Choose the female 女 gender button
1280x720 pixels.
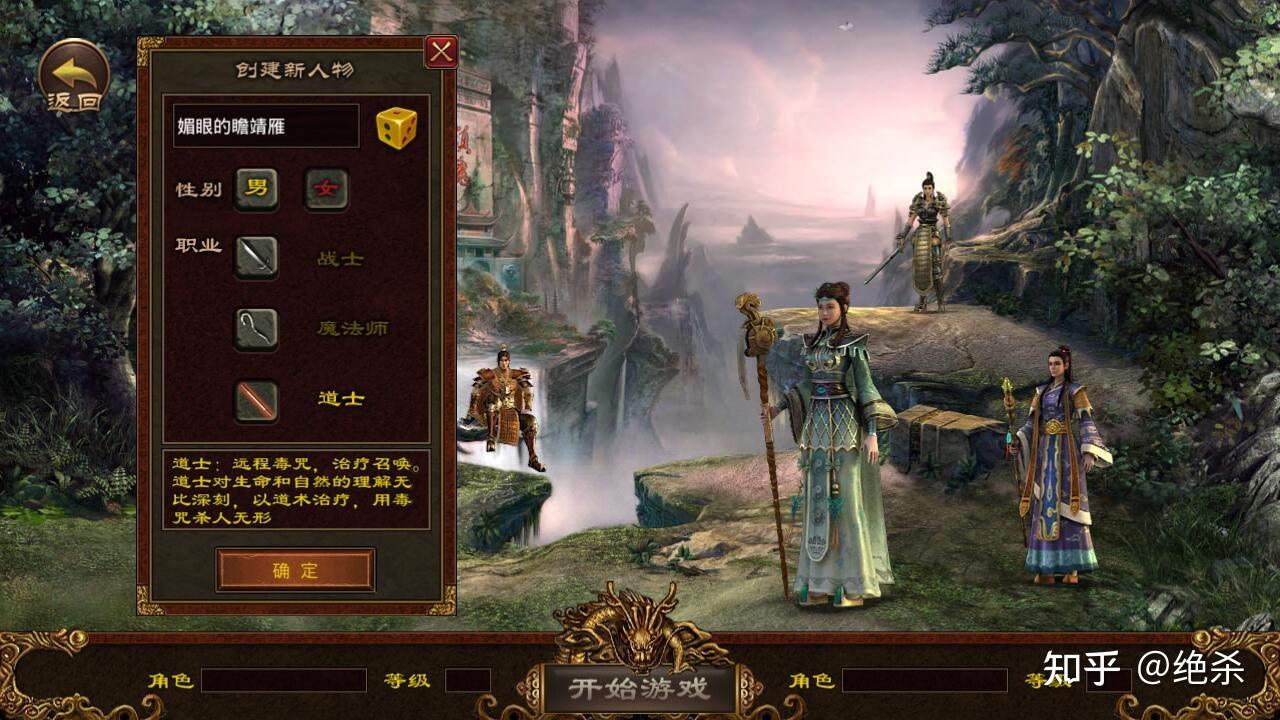click(326, 189)
